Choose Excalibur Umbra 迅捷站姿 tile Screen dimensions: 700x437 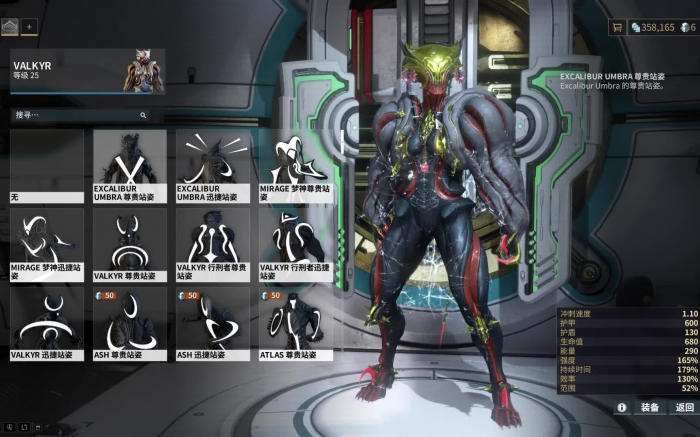213,165
